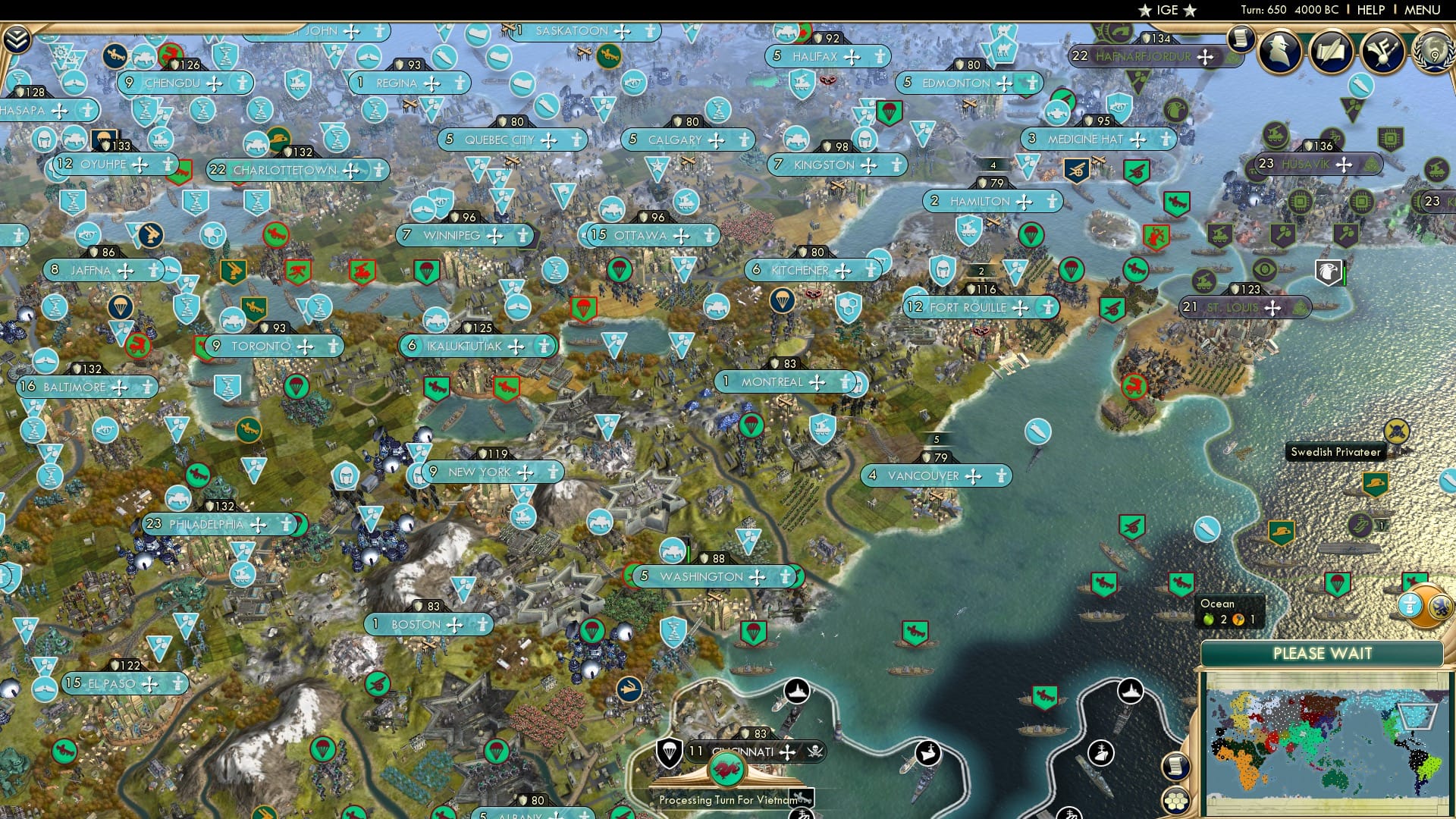
Task: Click the Ocean tile yield panel
Action: [1228, 610]
